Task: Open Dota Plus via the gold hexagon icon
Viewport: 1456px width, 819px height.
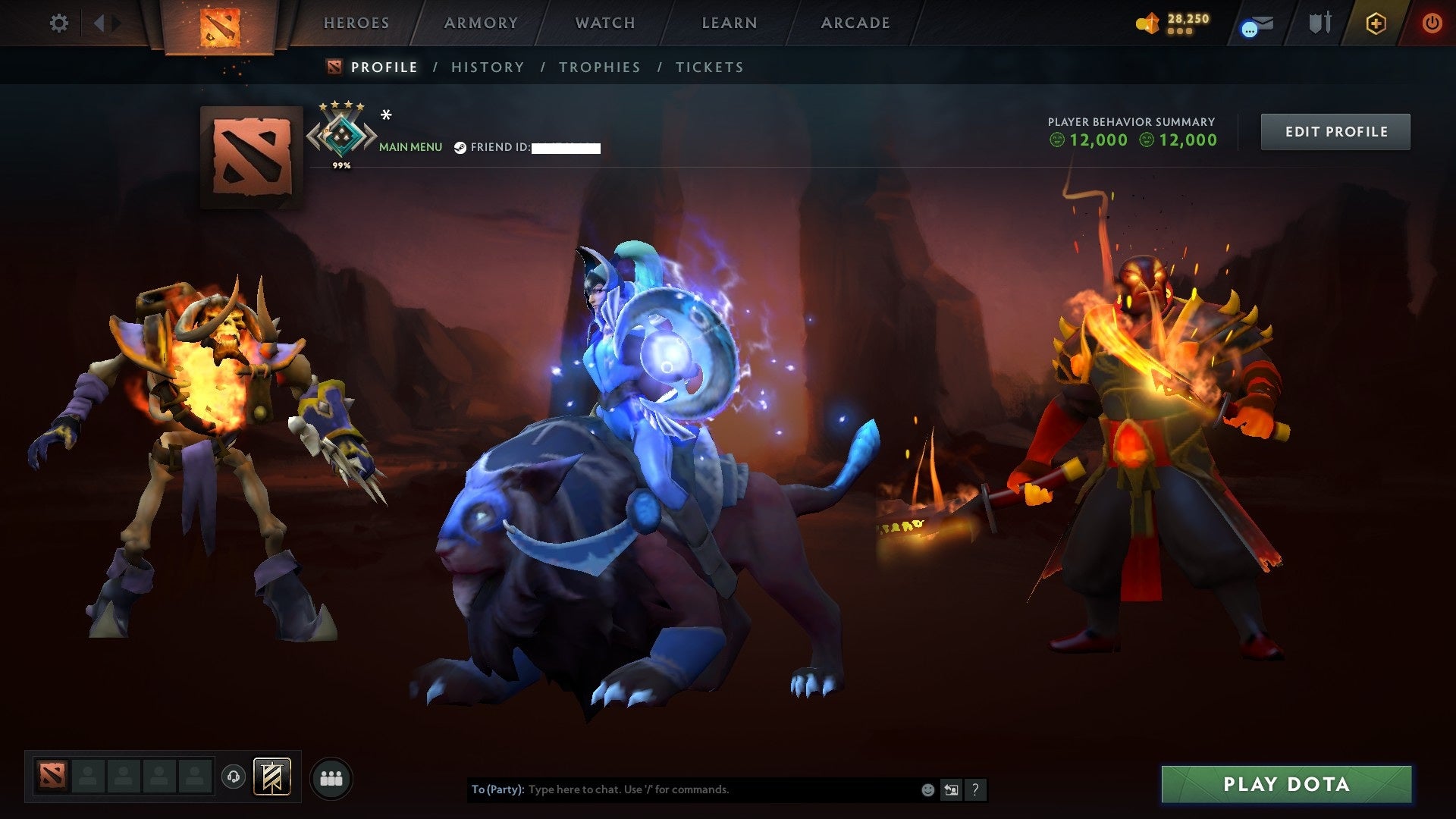Action: point(1377,23)
